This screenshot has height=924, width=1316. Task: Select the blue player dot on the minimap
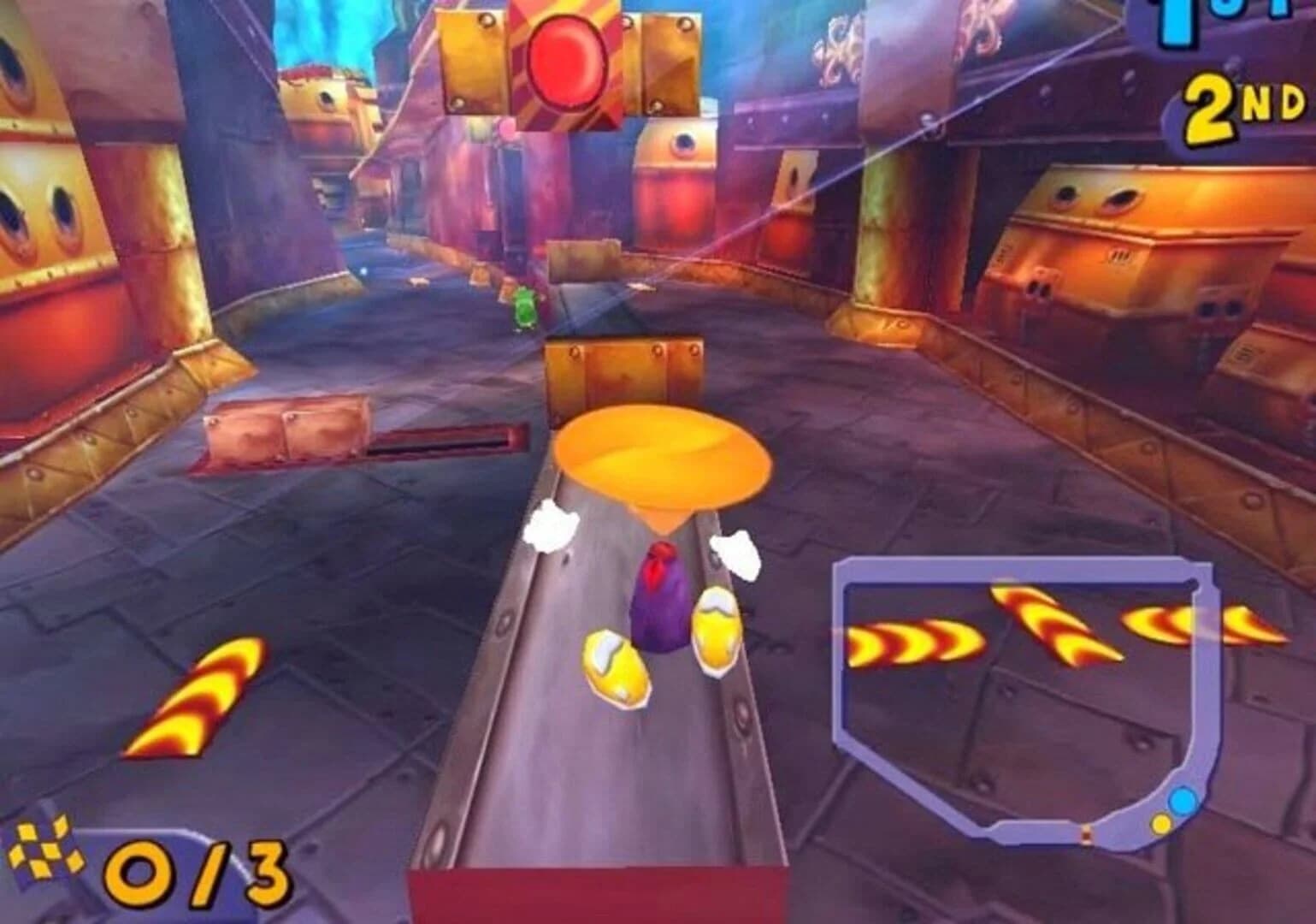click(1183, 801)
